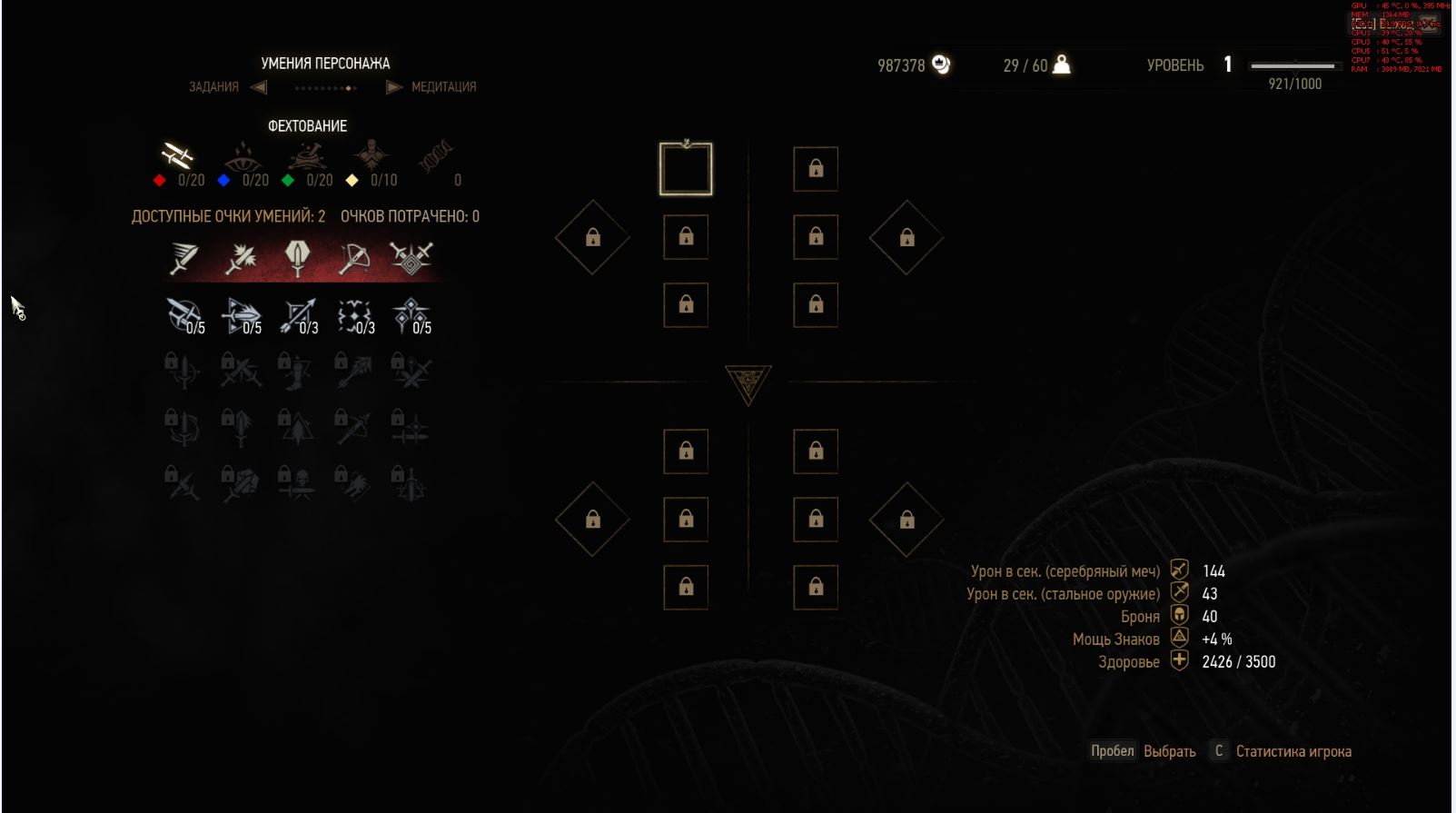
Task: Select the sword-on-shield defense icon
Action: click(x=297, y=259)
